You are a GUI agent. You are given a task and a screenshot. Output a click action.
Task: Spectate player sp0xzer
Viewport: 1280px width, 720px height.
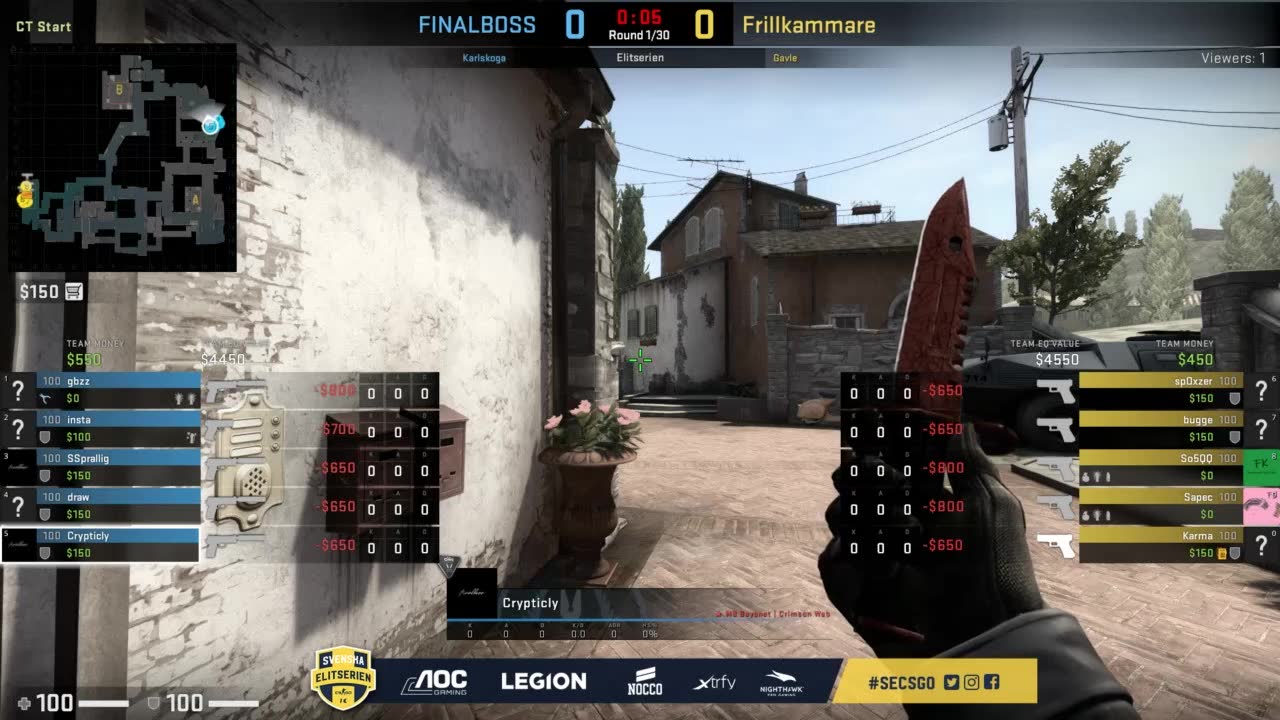(x=1160, y=390)
